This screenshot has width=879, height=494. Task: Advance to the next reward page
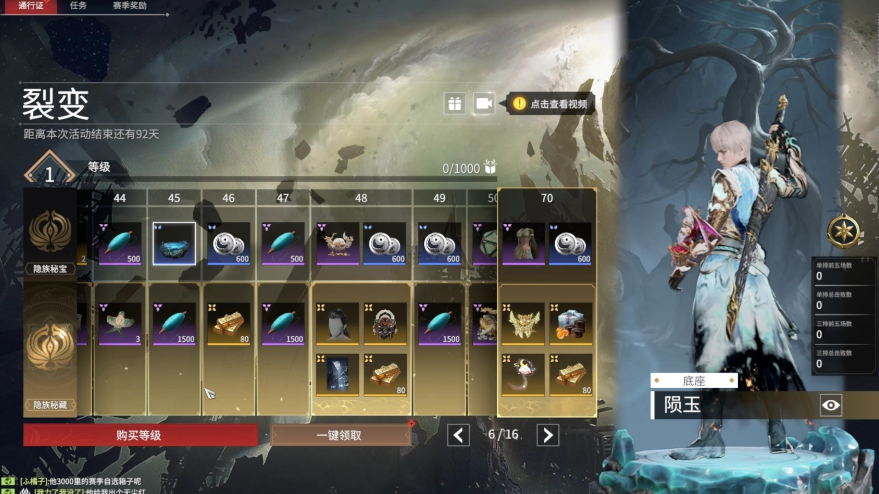(x=547, y=435)
